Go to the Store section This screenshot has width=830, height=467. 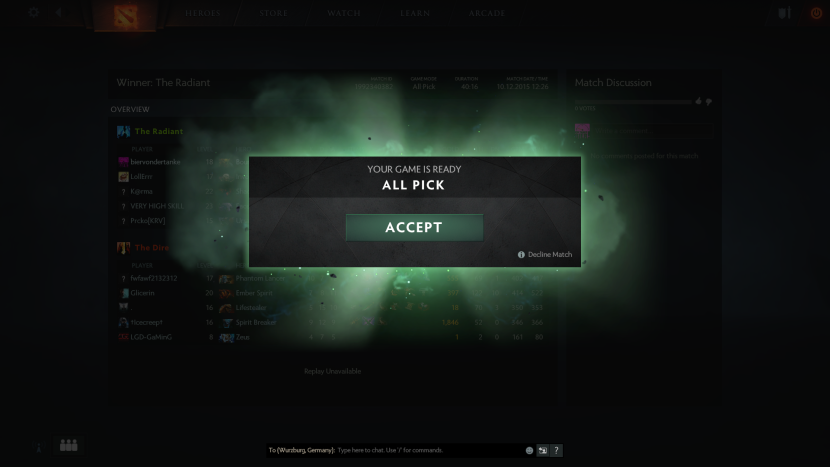[x=273, y=13]
